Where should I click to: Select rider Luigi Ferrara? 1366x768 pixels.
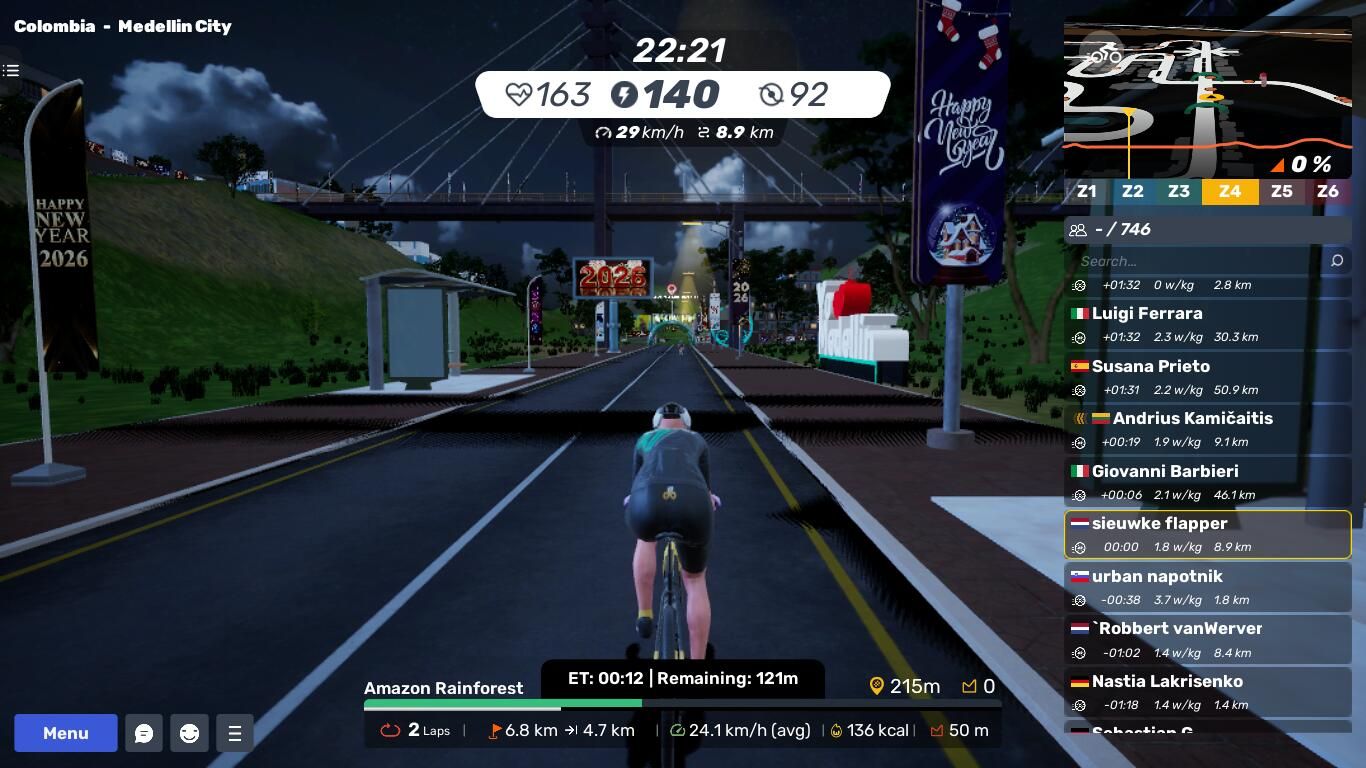pos(1207,324)
